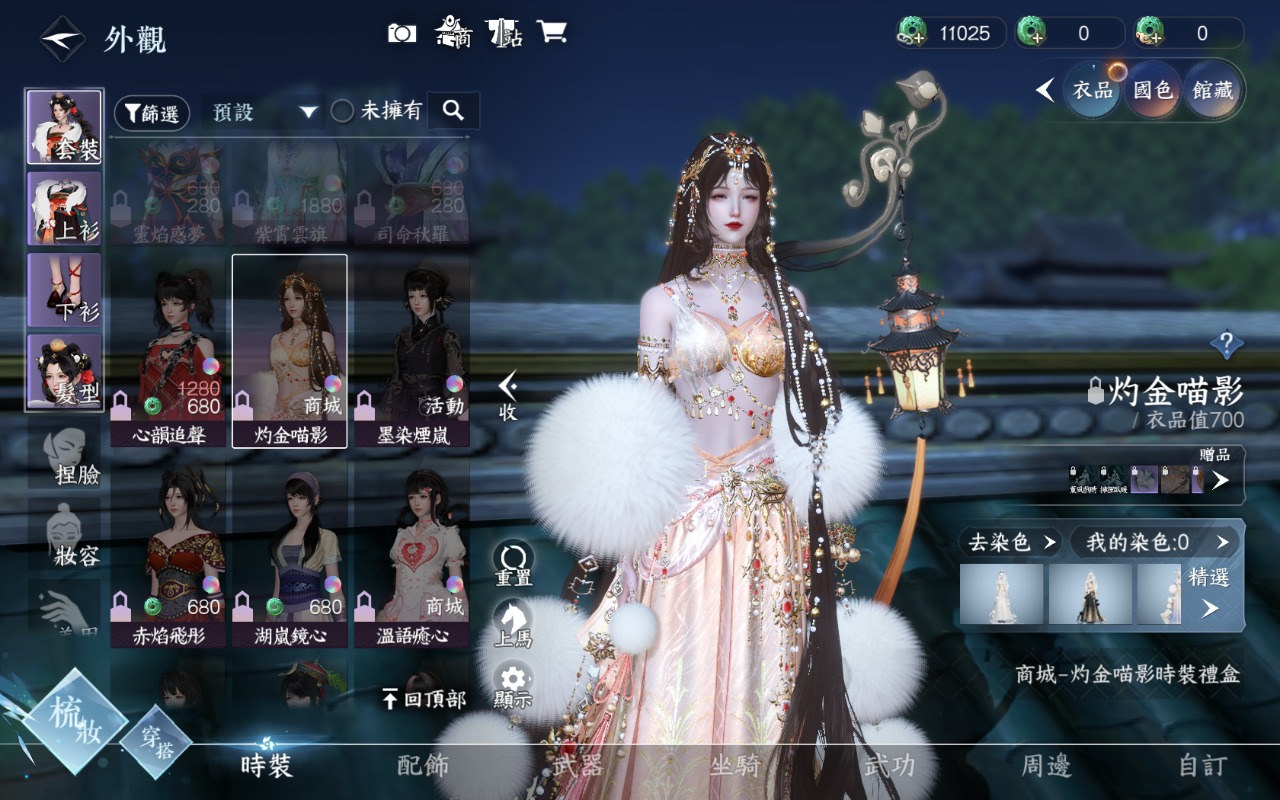Switch to the 配飾 accessories tab

tap(423, 766)
